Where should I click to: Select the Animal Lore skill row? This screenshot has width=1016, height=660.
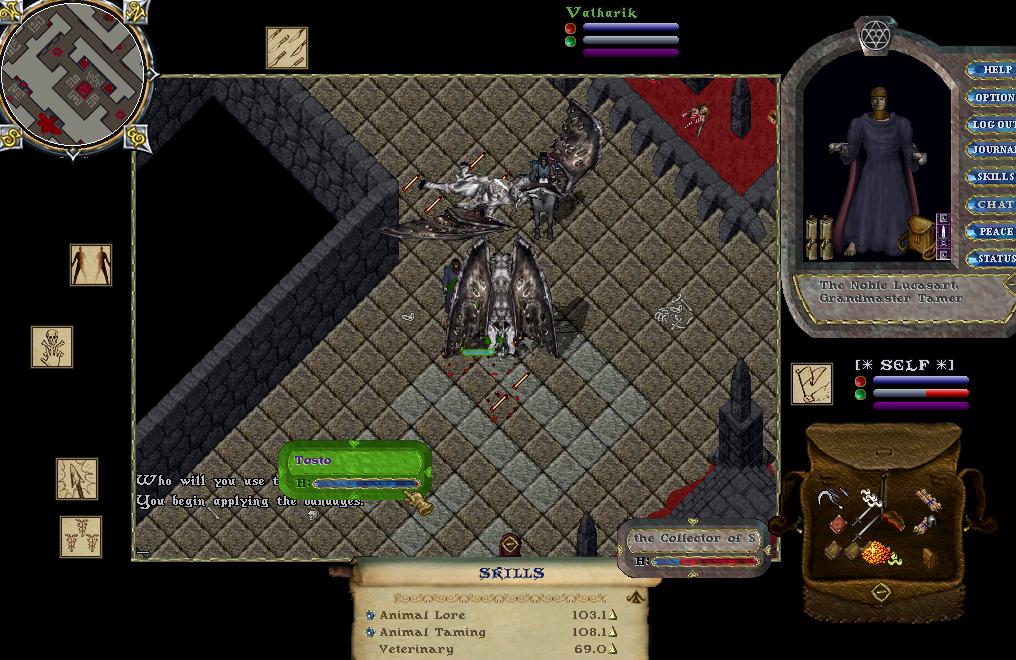(x=422, y=615)
